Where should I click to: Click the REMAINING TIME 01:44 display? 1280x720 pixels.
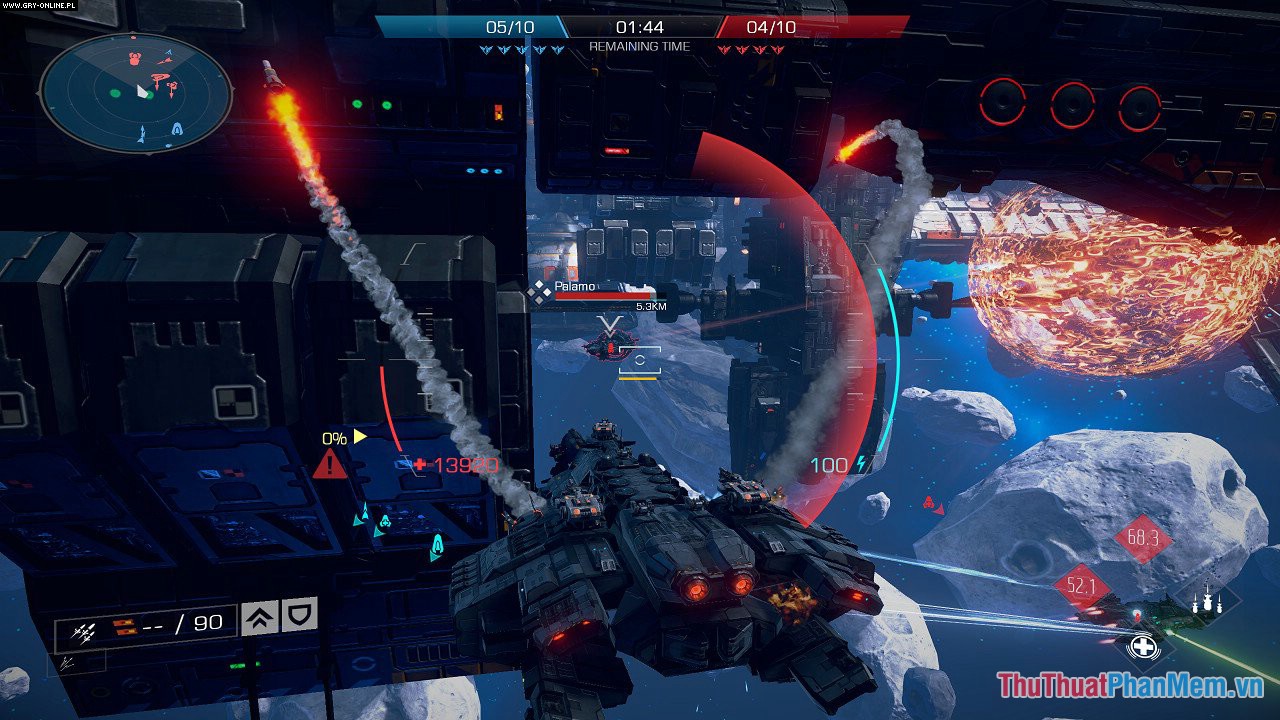tap(639, 30)
